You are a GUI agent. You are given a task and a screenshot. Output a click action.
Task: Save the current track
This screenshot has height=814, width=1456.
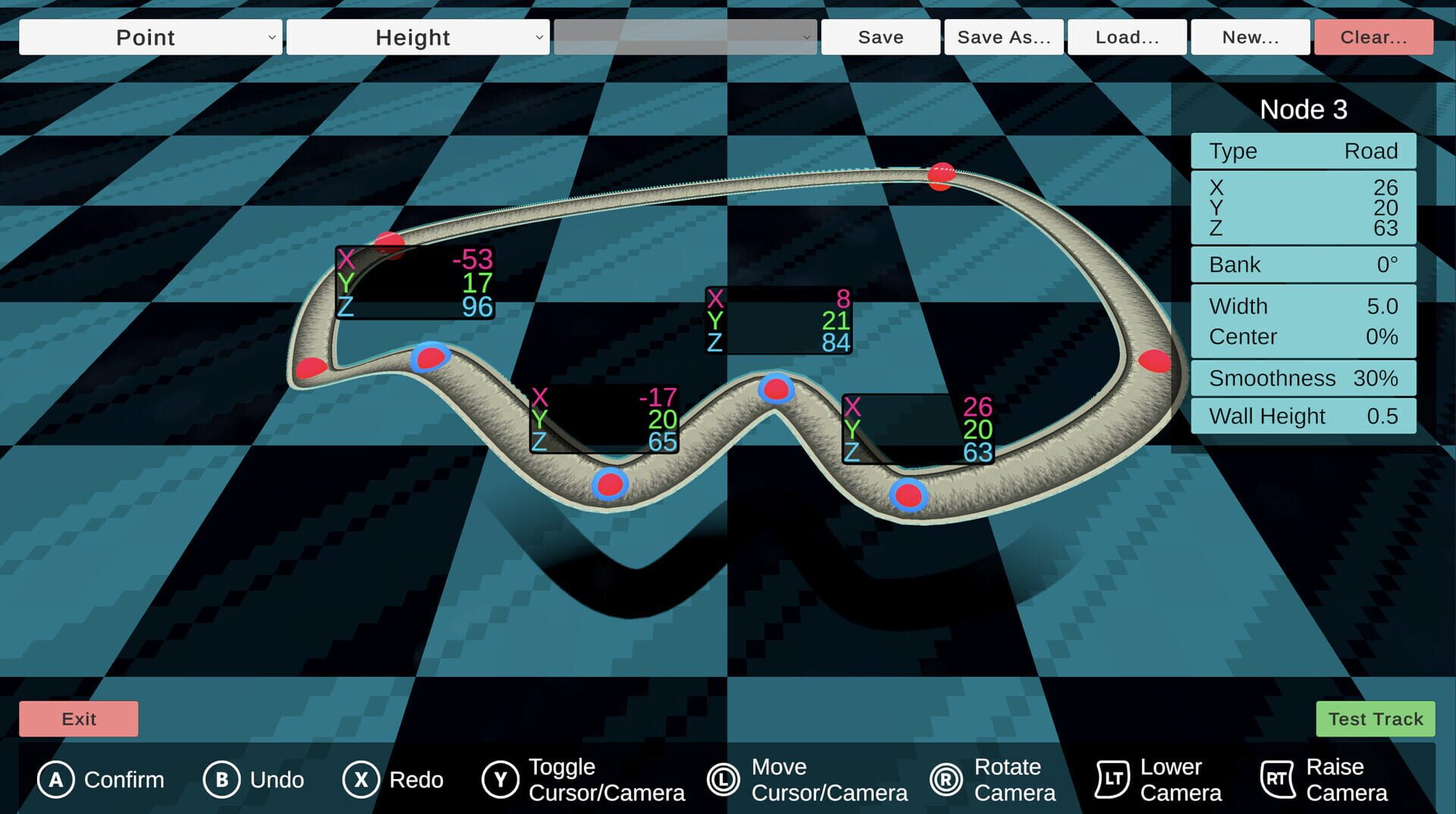pos(879,36)
